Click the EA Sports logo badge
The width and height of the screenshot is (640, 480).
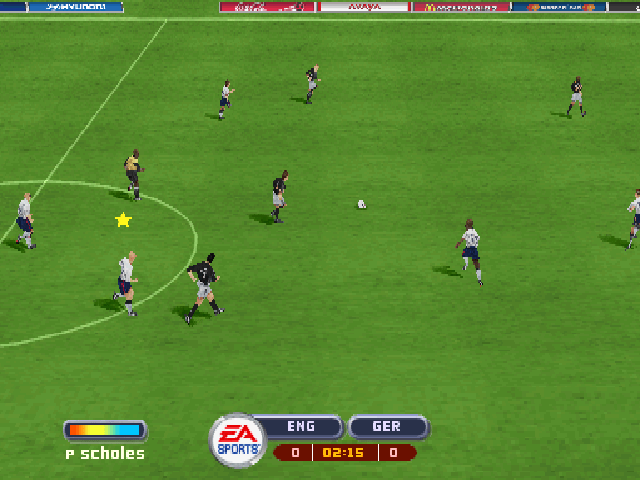point(237,440)
